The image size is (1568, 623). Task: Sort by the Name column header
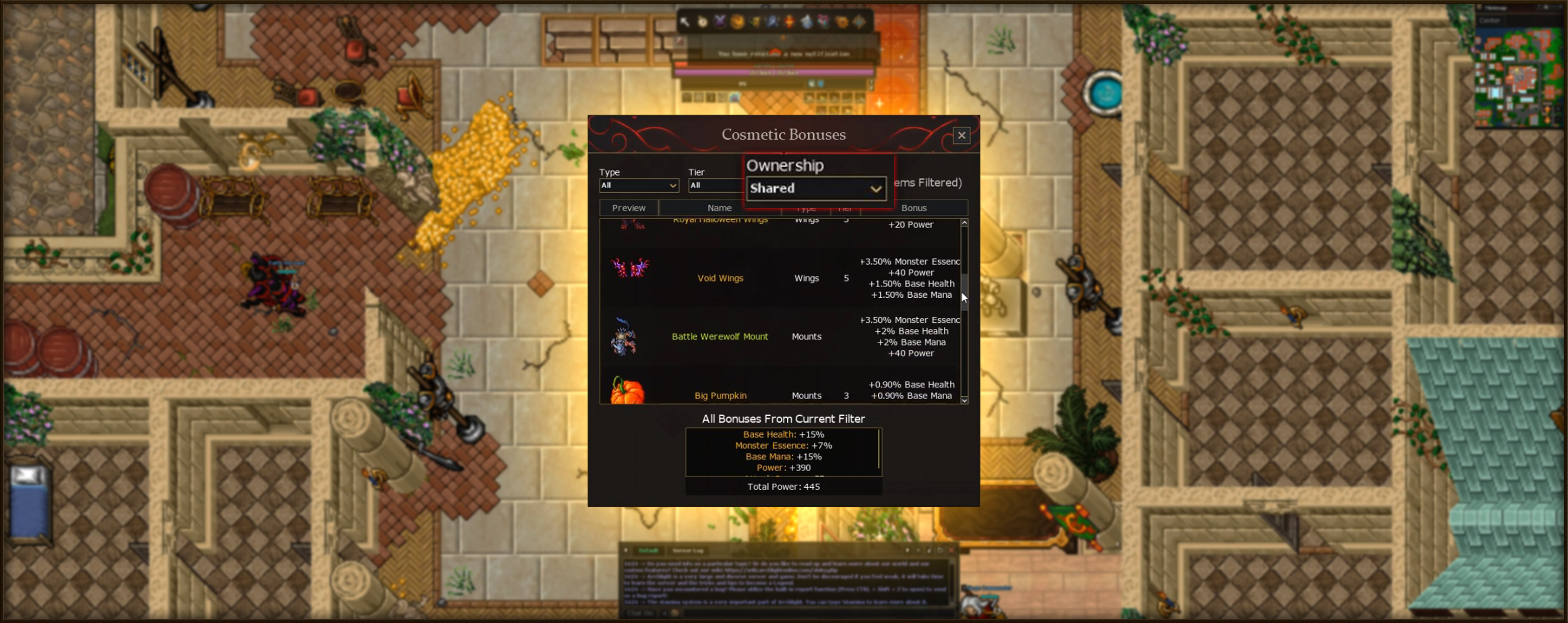click(x=719, y=208)
